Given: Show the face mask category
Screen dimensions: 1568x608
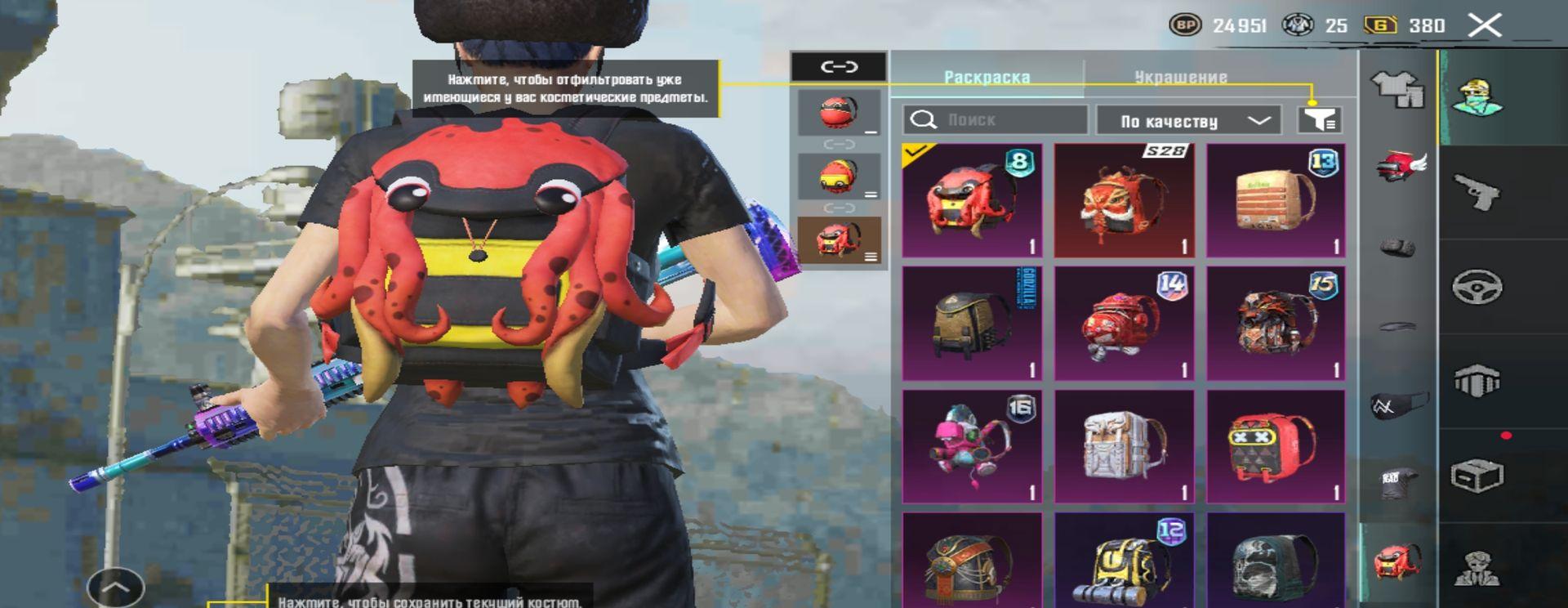Looking at the screenshot, I should coord(1398,405).
